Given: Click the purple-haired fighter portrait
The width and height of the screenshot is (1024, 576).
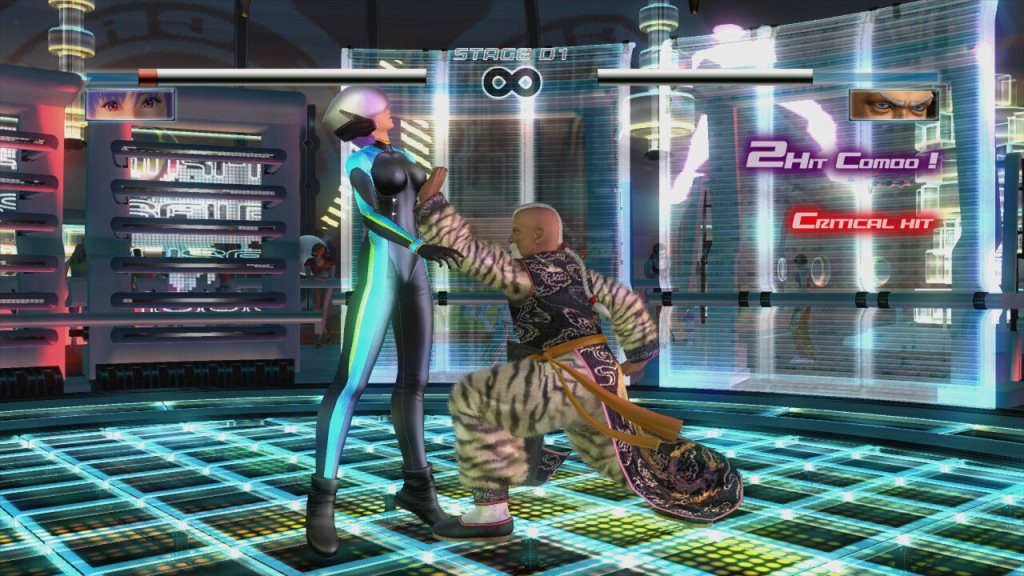Looking at the screenshot, I should coord(130,104).
